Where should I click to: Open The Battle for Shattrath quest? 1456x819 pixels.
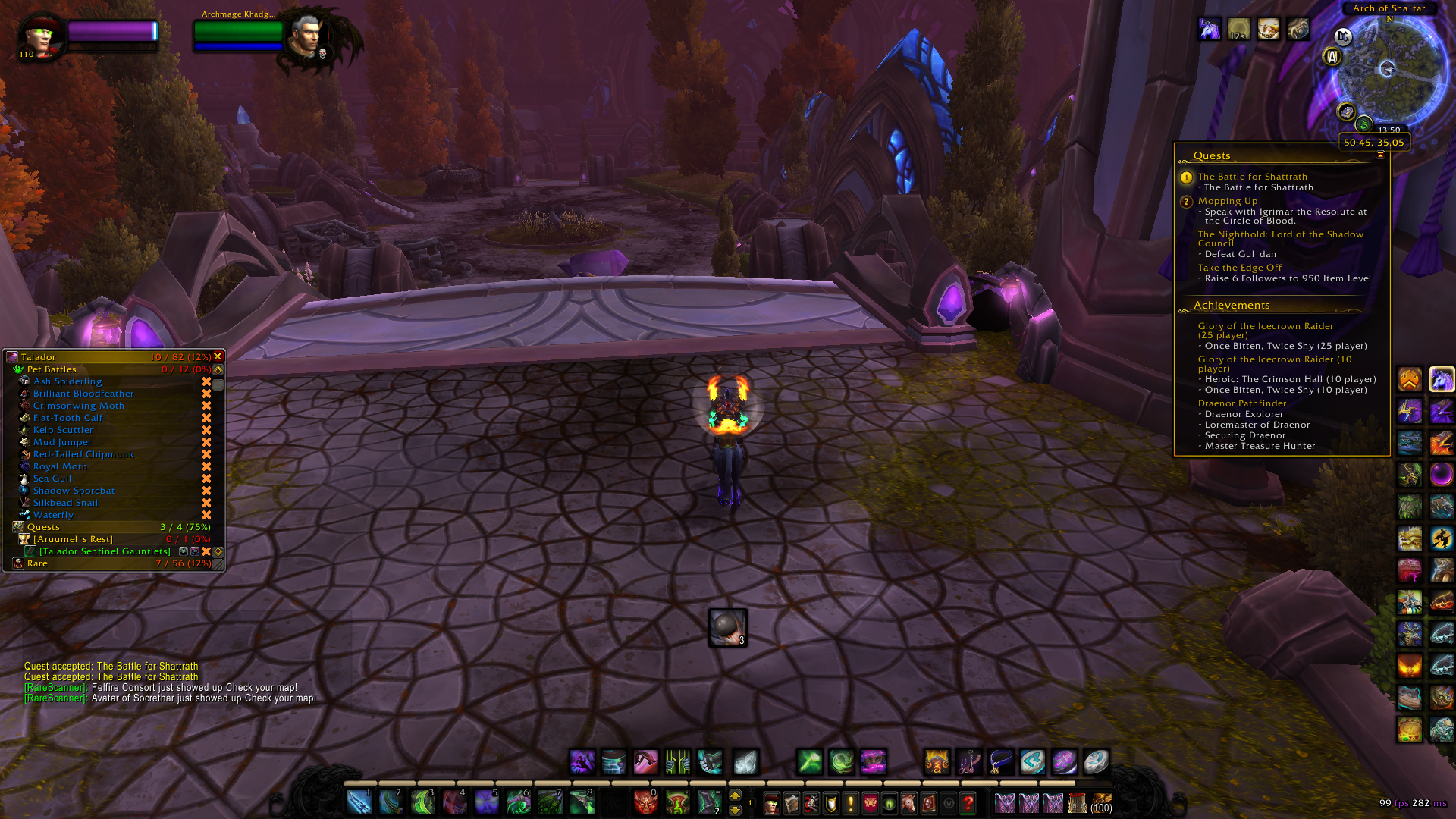pos(1252,177)
